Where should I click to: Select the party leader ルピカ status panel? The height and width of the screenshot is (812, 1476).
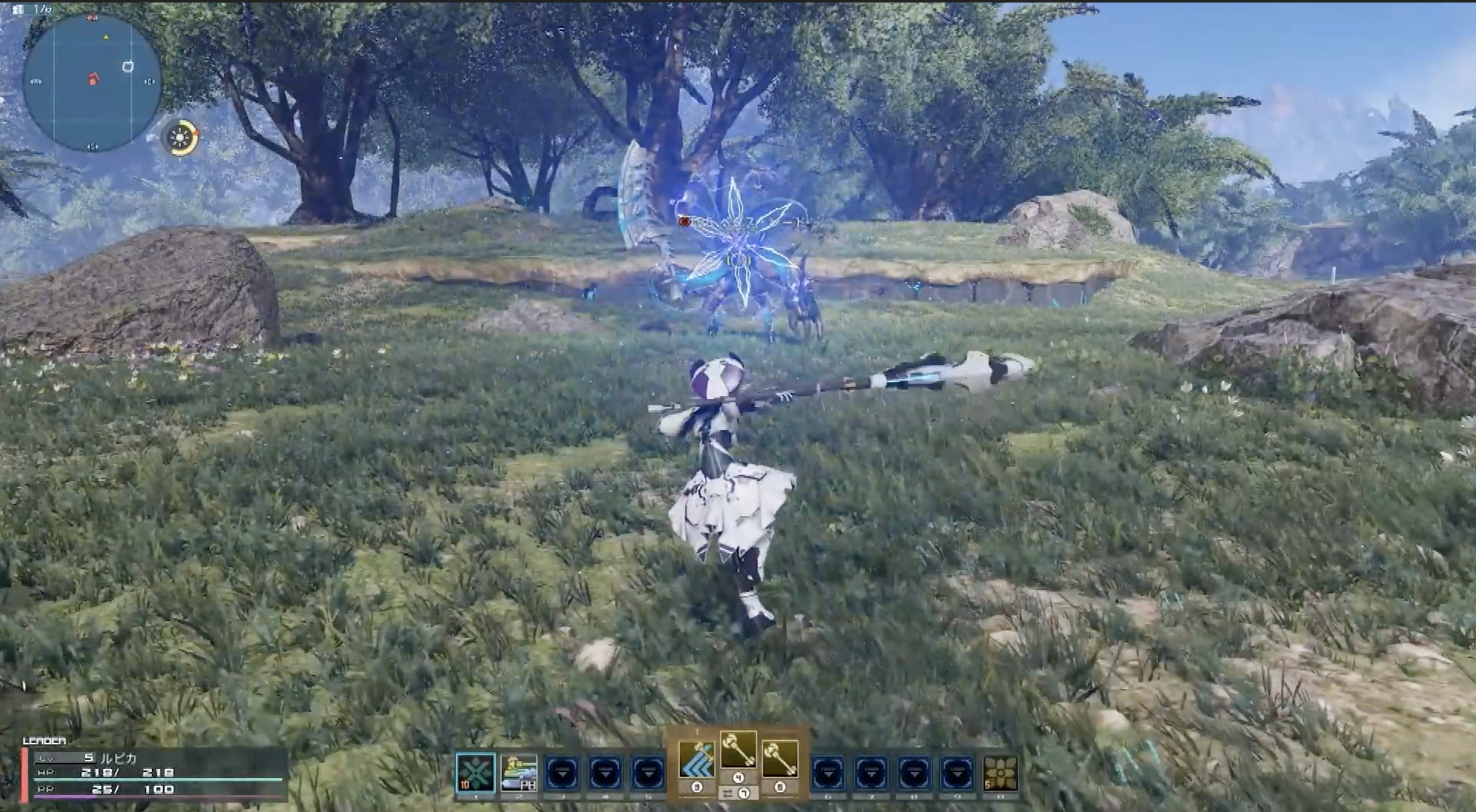[x=155, y=774]
